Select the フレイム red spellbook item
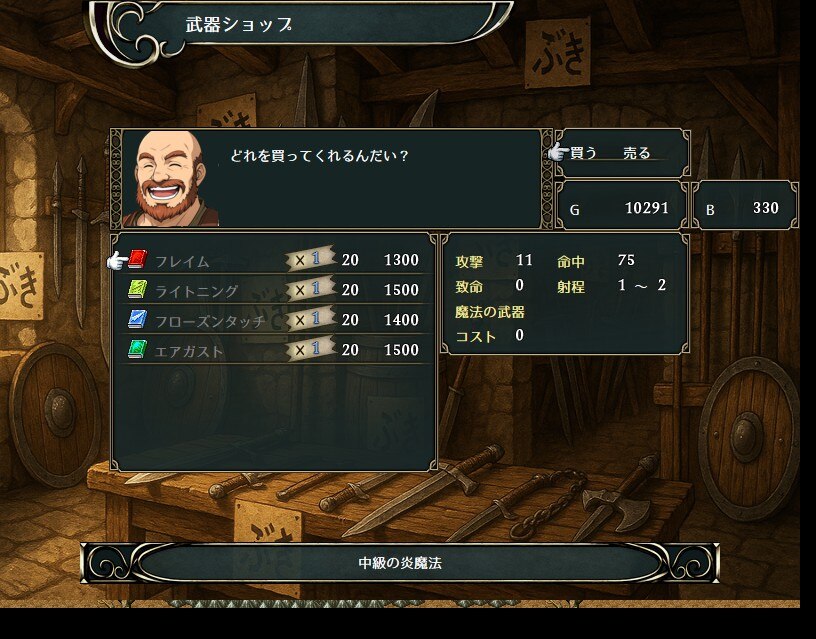Image resolution: width=816 pixels, height=639 pixels. 182,261
